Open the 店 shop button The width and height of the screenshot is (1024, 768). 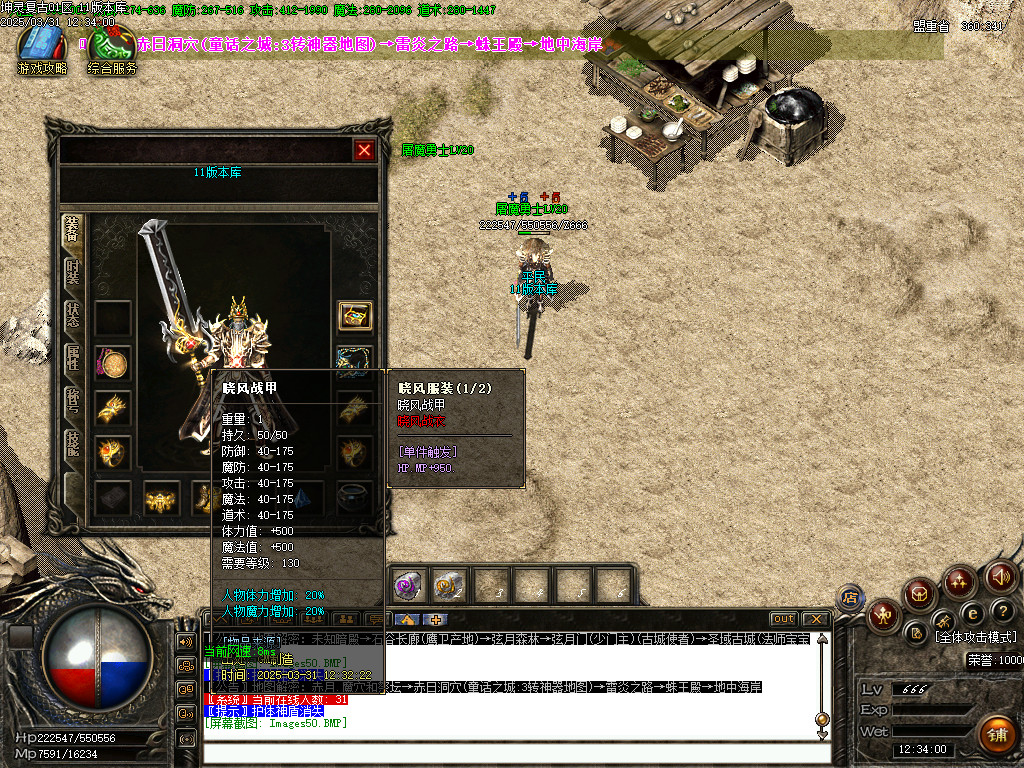coord(850,597)
